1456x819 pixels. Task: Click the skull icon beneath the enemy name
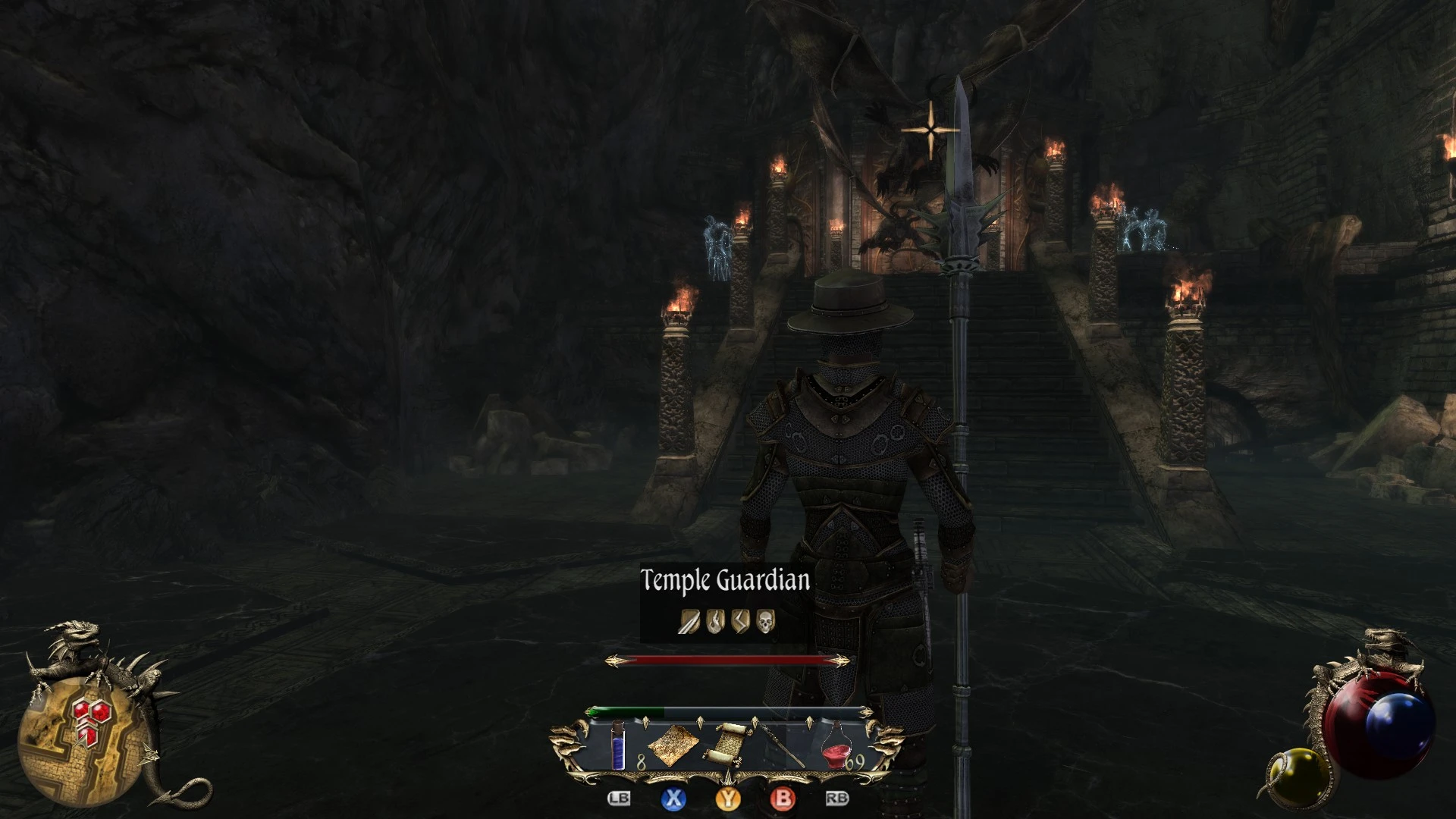pos(765,622)
